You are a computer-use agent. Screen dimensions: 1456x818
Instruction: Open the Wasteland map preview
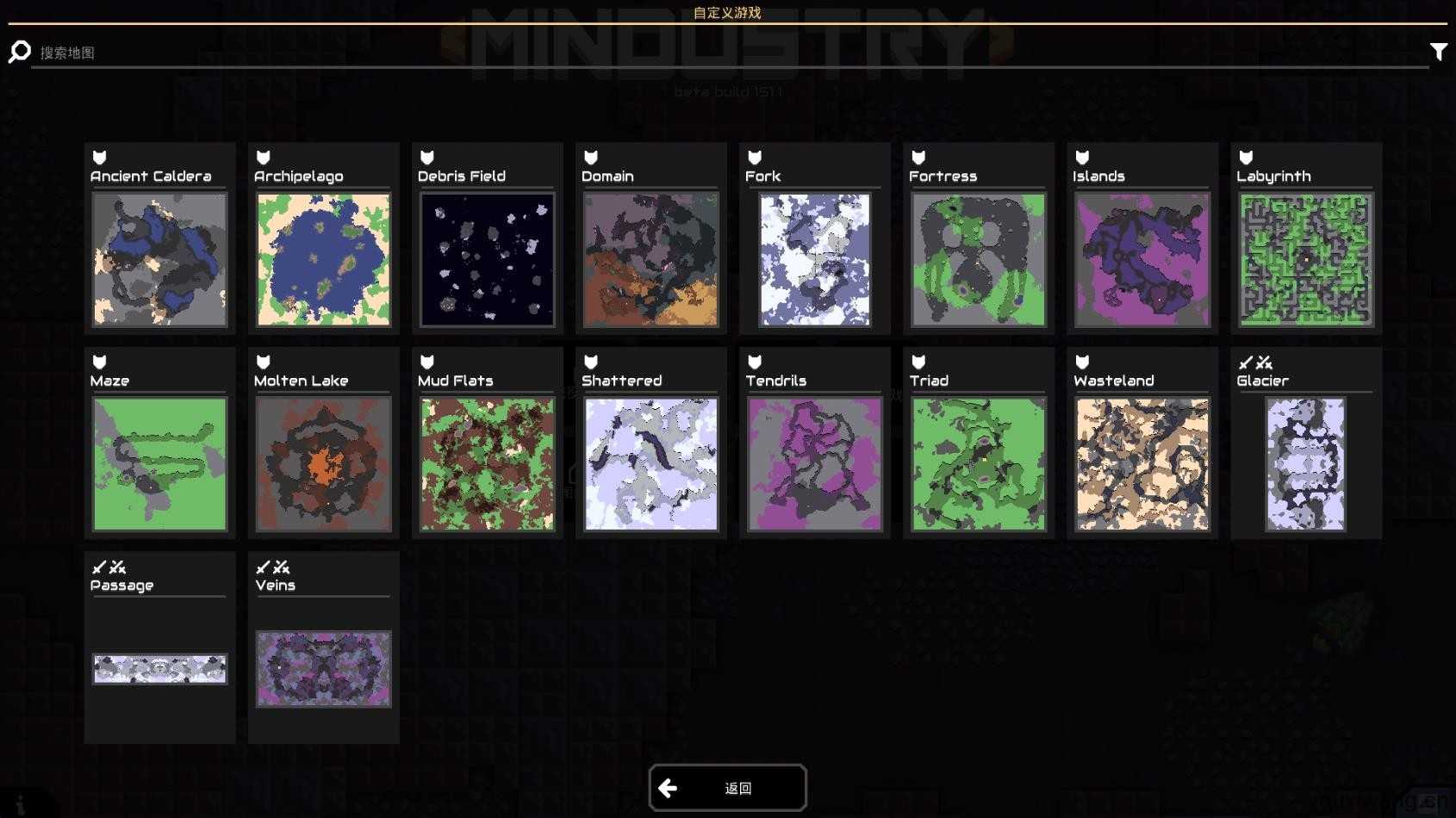pos(1142,462)
